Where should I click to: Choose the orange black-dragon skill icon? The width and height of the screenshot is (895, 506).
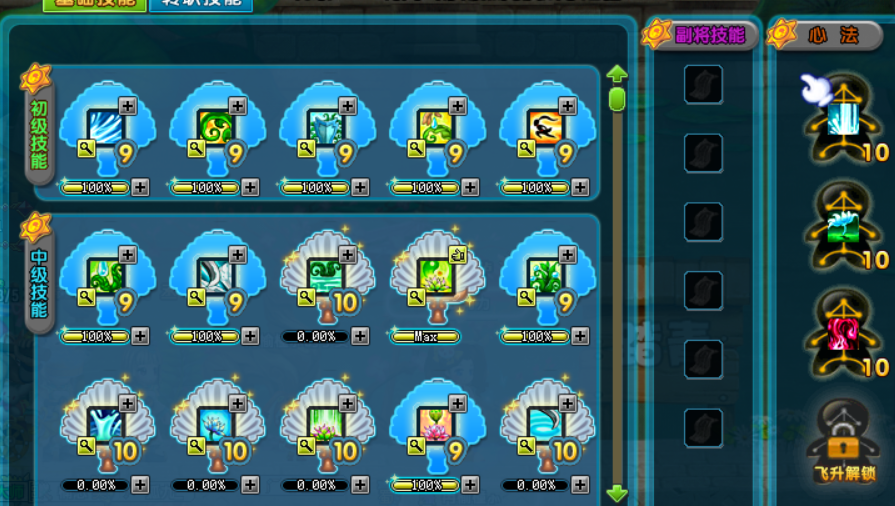(x=547, y=130)
